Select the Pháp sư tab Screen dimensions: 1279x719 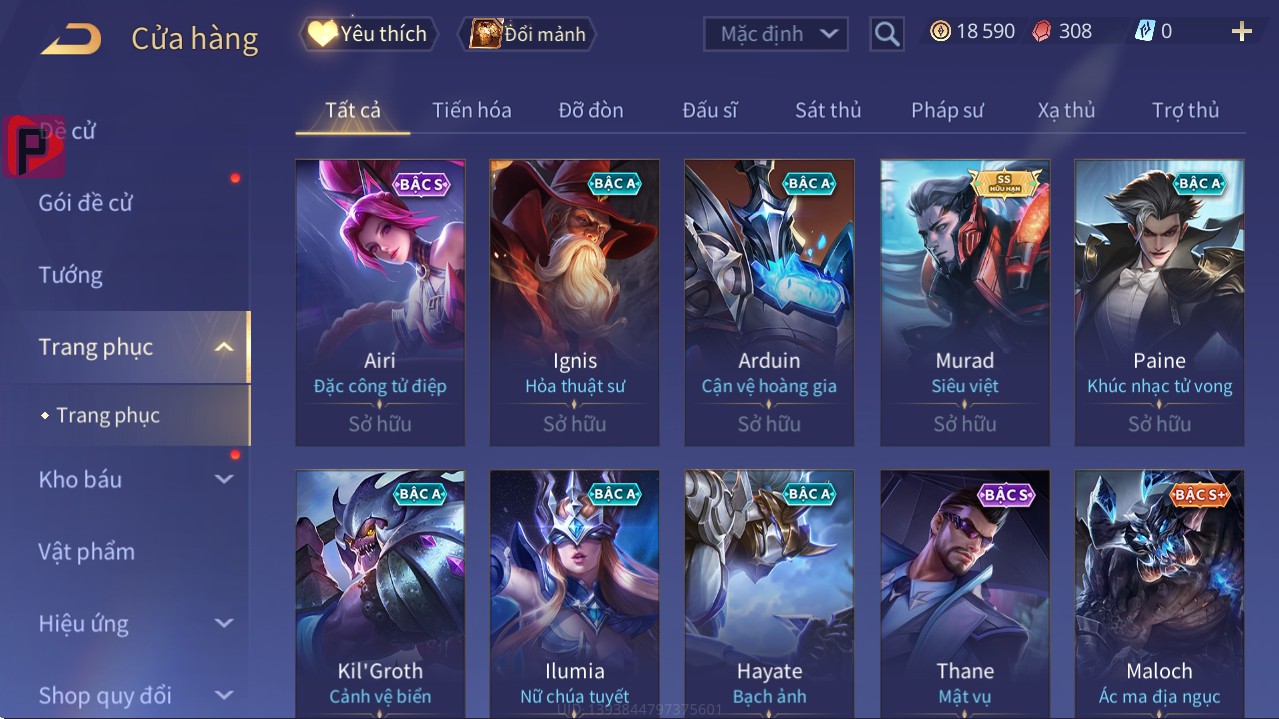point(947,110)
